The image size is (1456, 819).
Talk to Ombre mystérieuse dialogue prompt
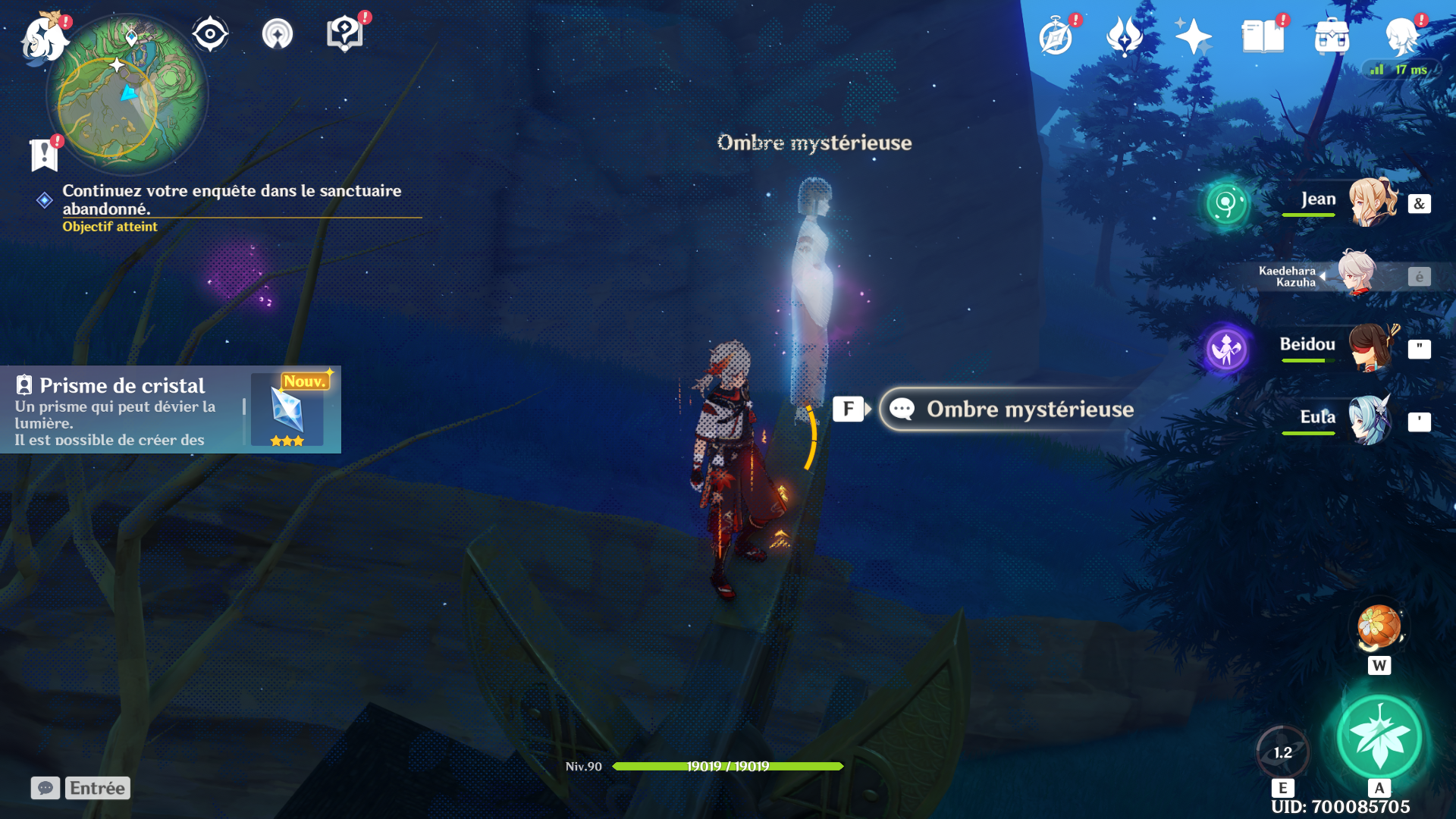click(x=1009, y=409)
